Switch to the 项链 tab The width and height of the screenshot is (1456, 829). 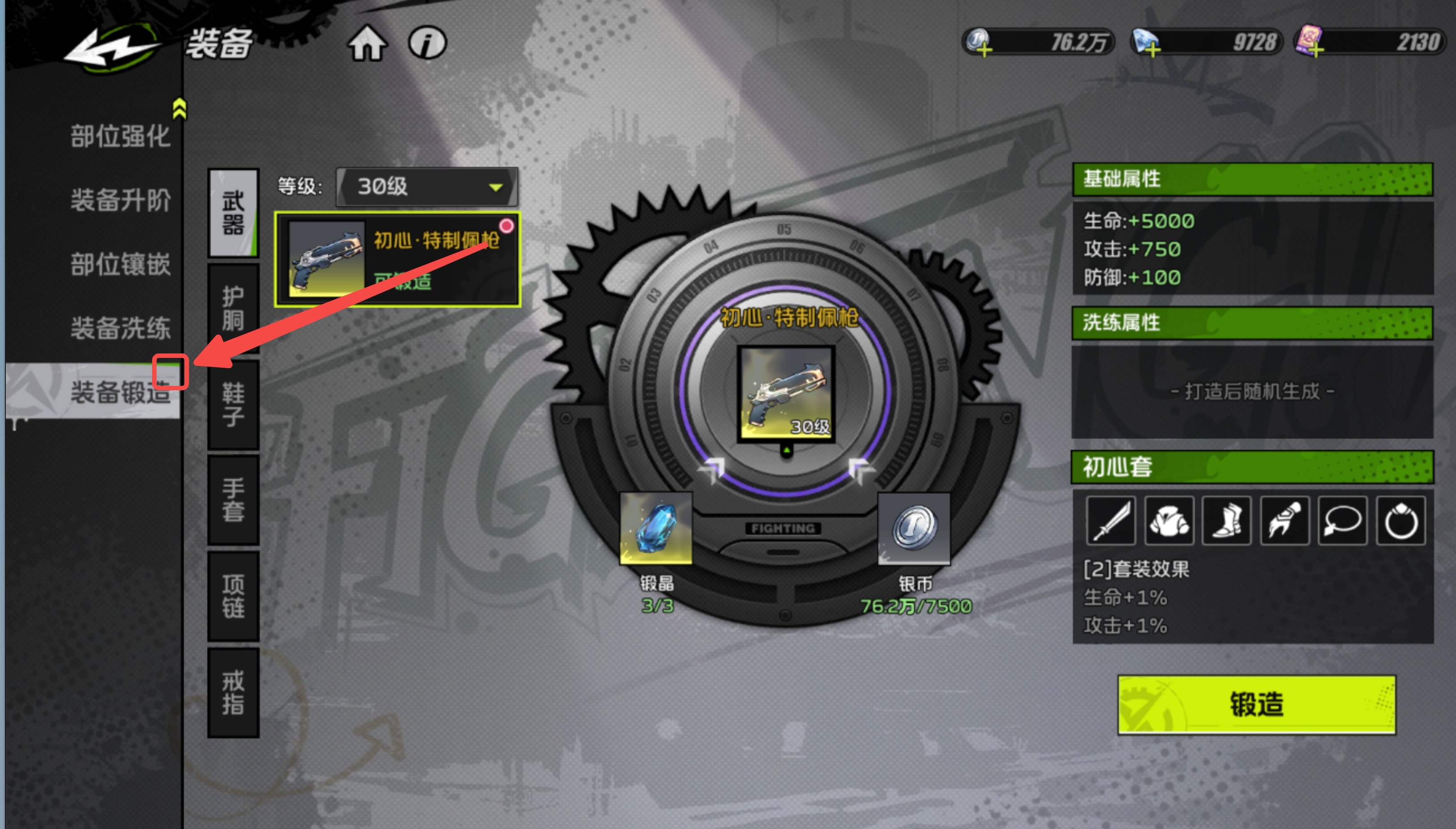(233, 595)
